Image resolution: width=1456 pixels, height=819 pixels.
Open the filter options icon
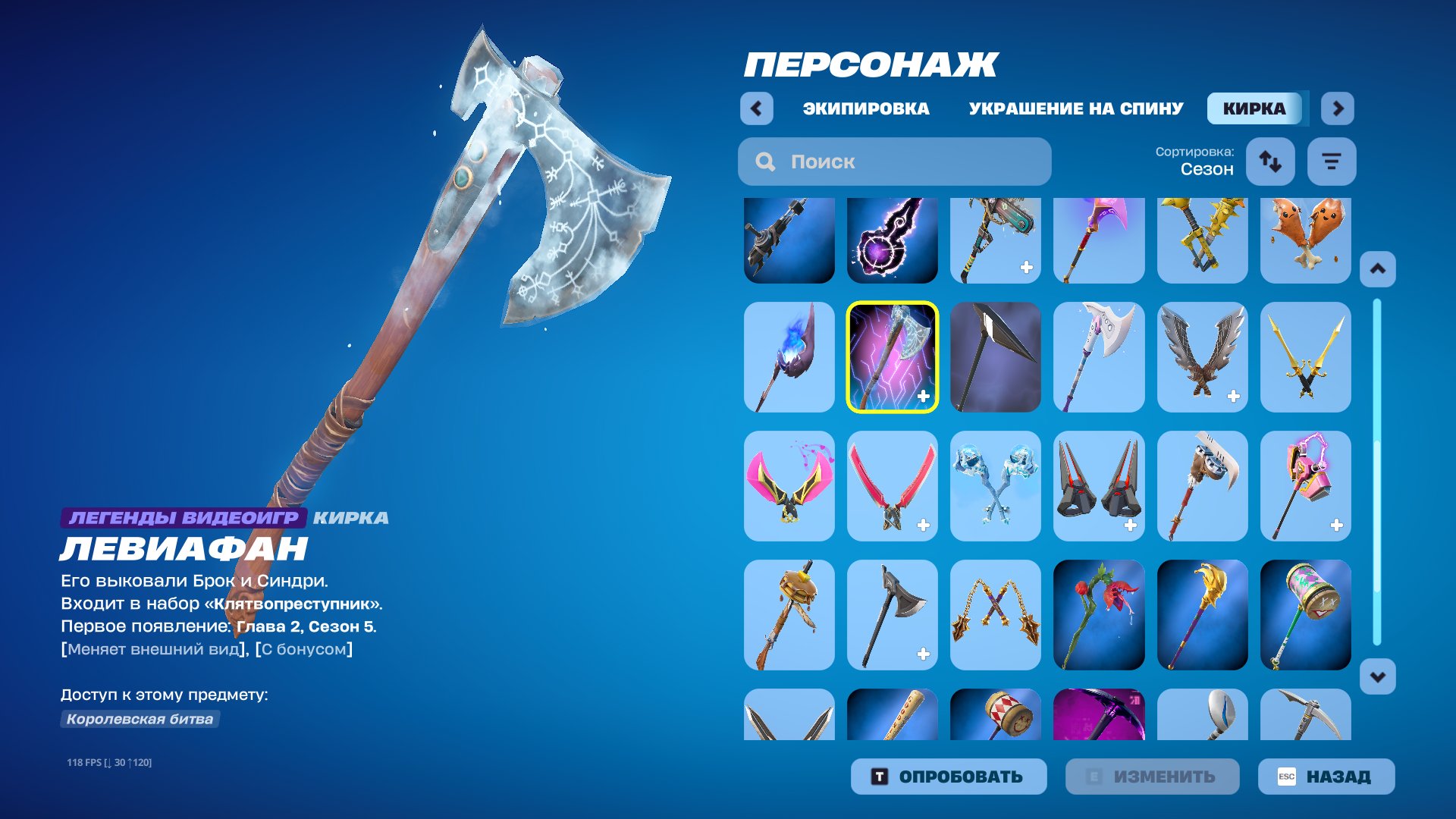tap(1332, 162)
